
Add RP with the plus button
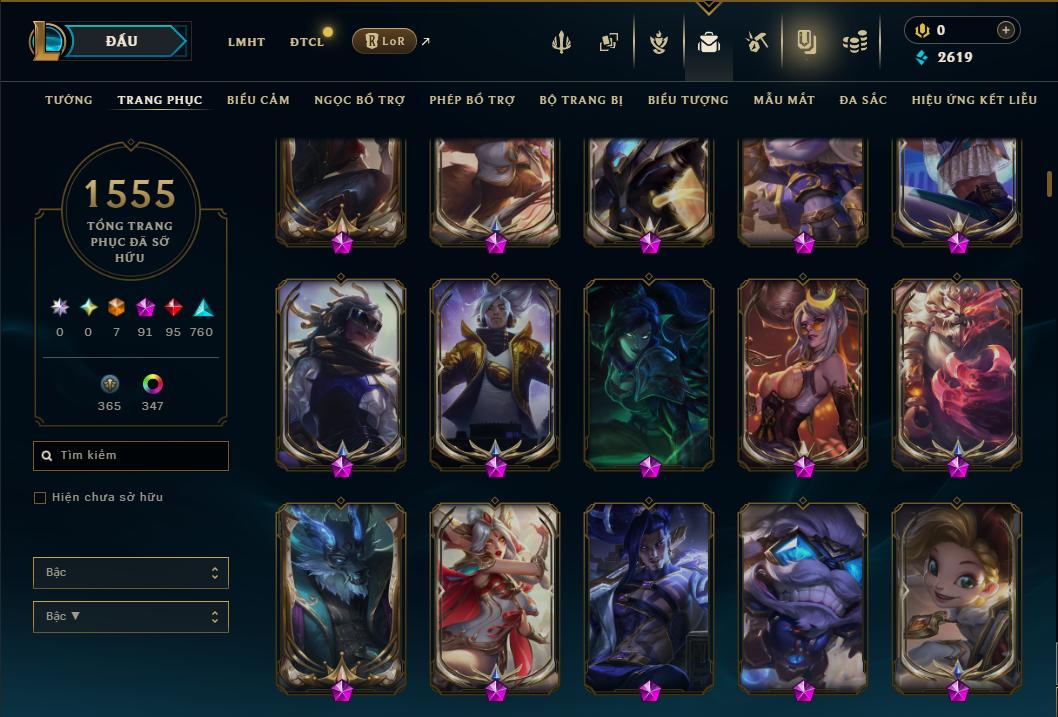tap(1005, 30)
